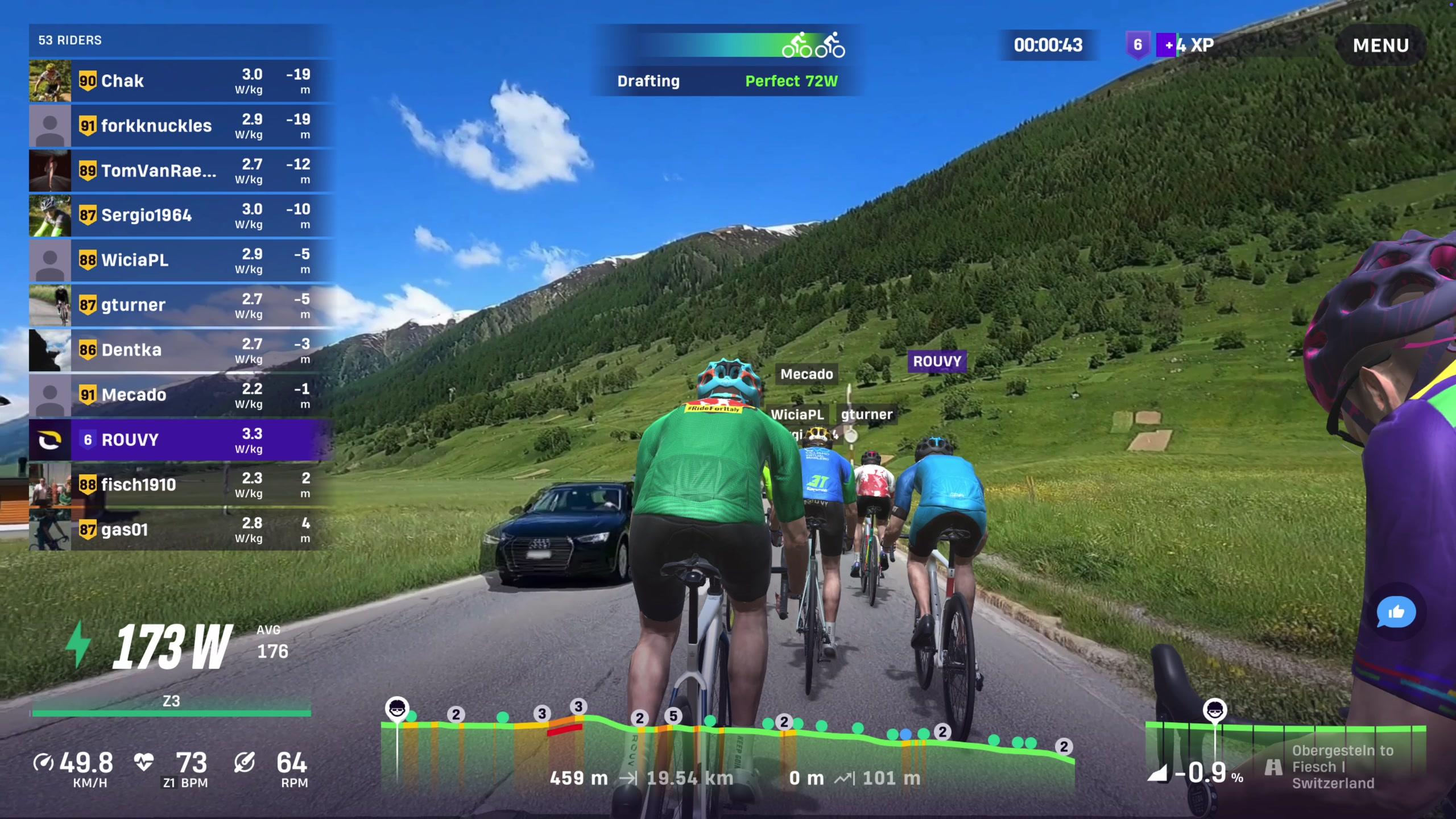The image size is (1456, 819).
Task: Open the MENU button
Action: (x=1380, y=45)
